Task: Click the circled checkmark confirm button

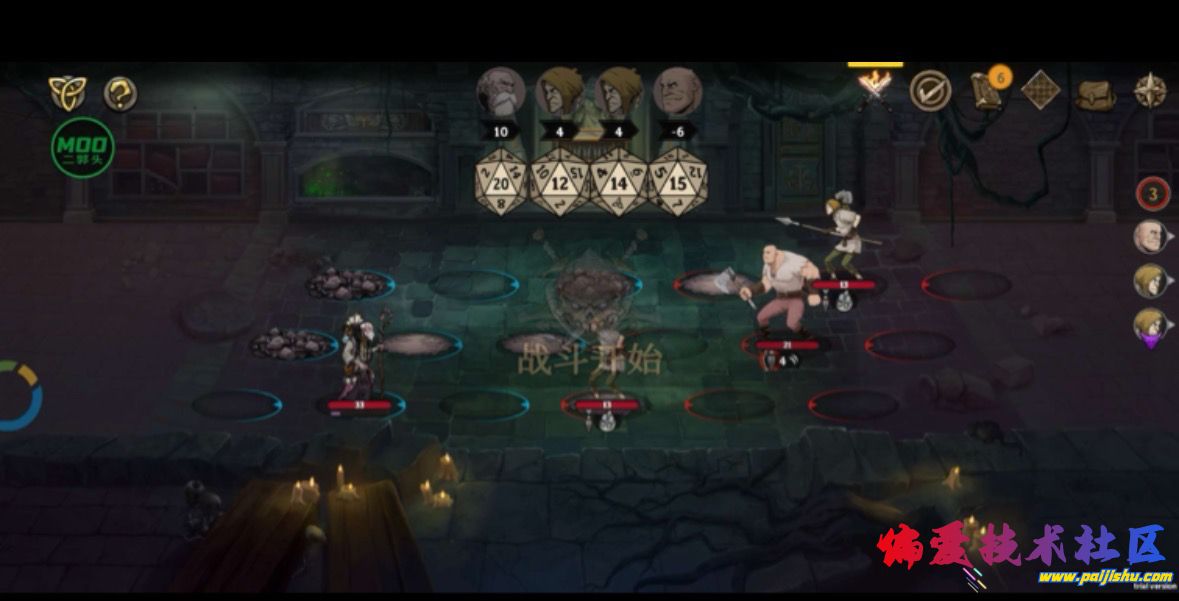Action: click(x=929, y=91)
